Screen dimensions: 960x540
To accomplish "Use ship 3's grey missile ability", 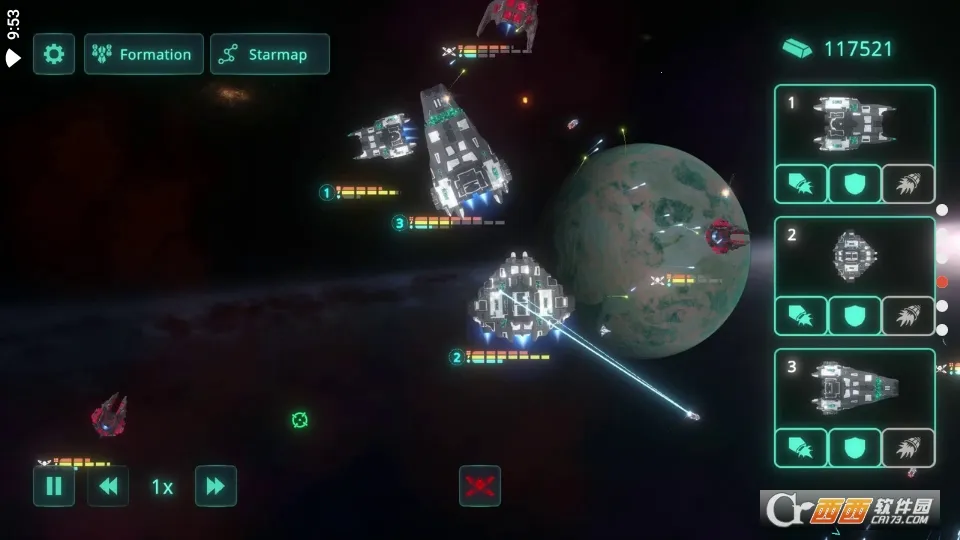I will [x=908, y=448].
